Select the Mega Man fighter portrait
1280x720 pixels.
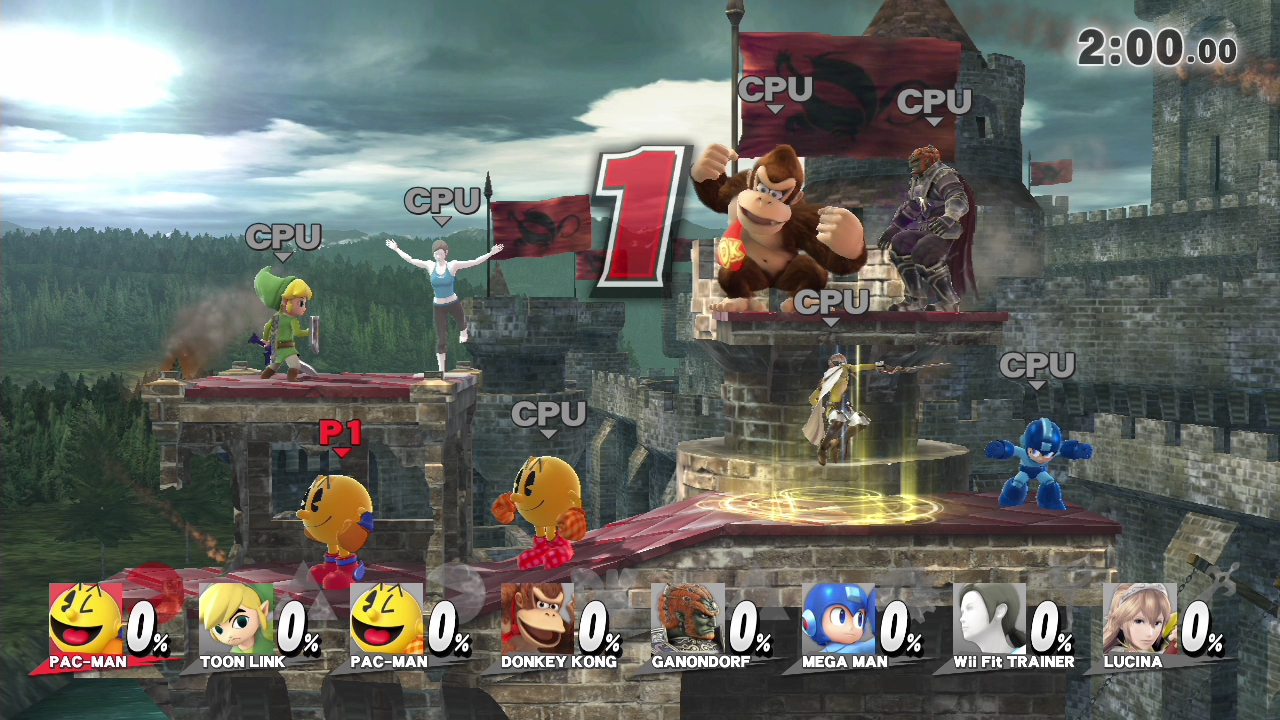coord(838,619)
